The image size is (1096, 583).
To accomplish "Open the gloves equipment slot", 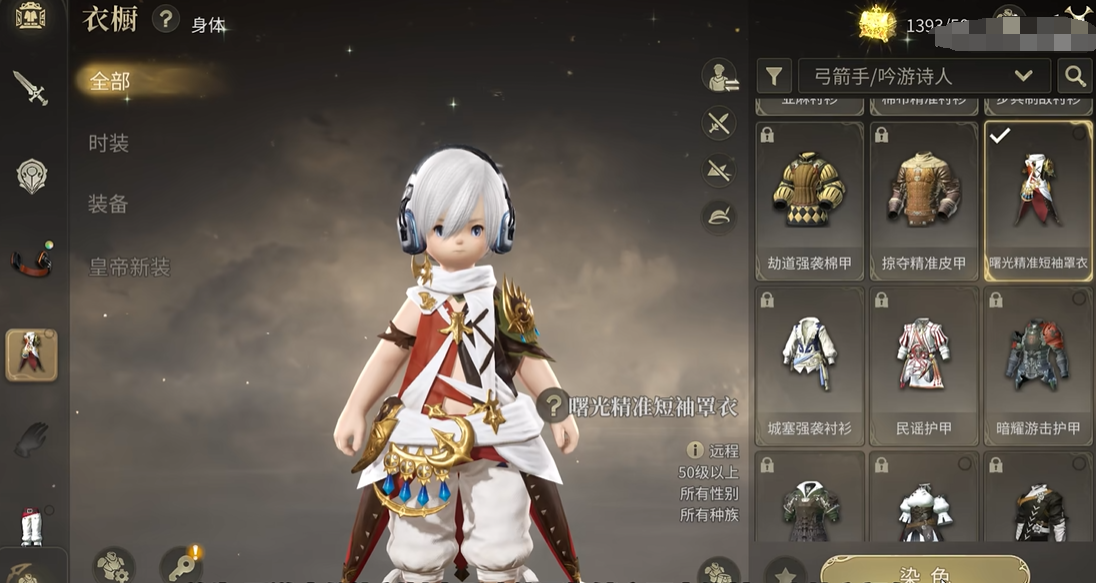I will [x=31, y=440].
